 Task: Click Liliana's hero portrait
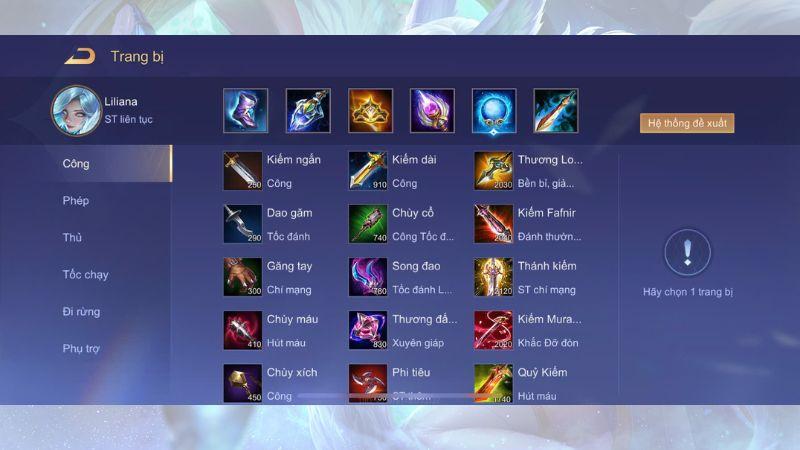coord(76,110)
